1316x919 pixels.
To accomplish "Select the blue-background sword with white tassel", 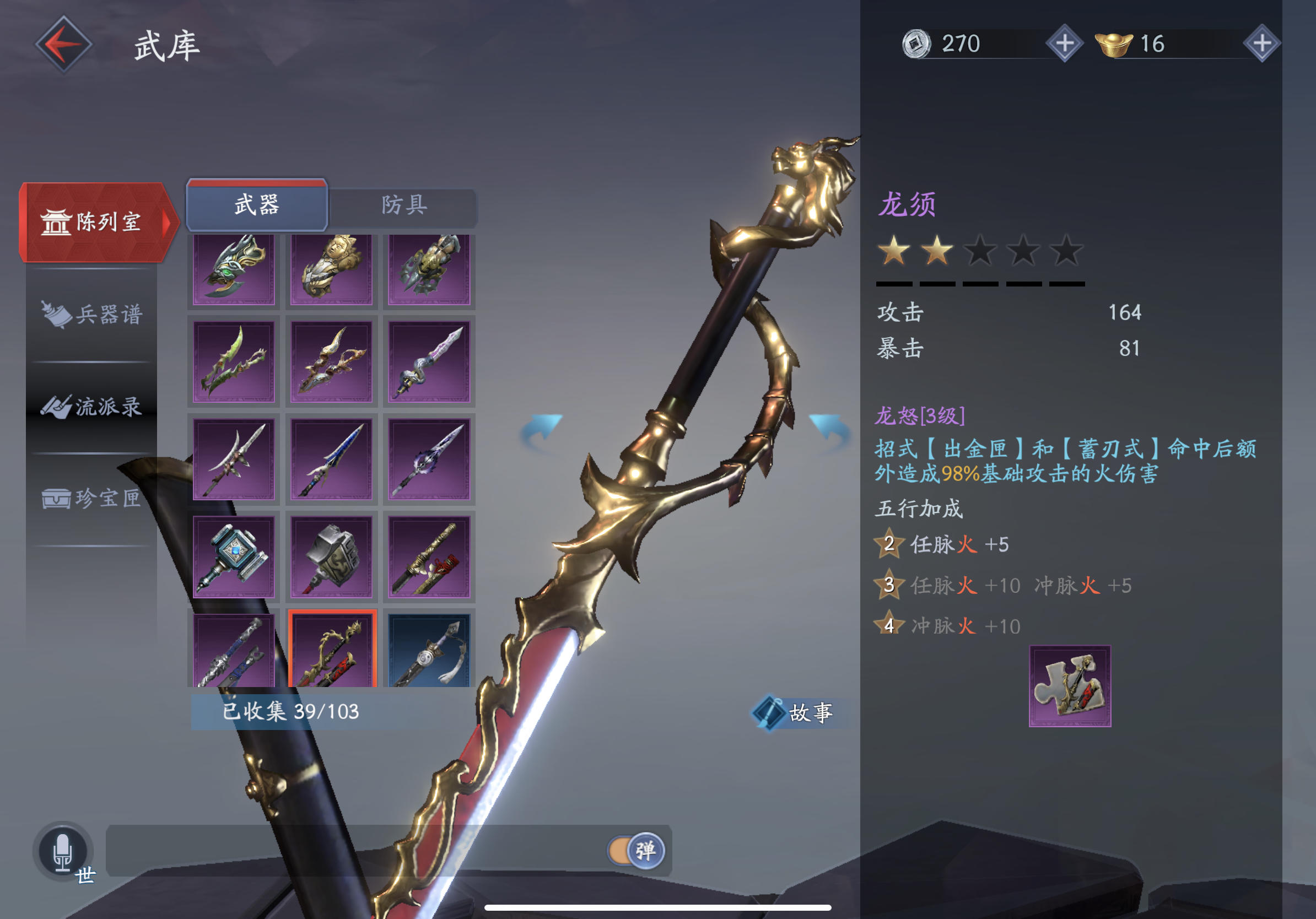I will [429, 651].
